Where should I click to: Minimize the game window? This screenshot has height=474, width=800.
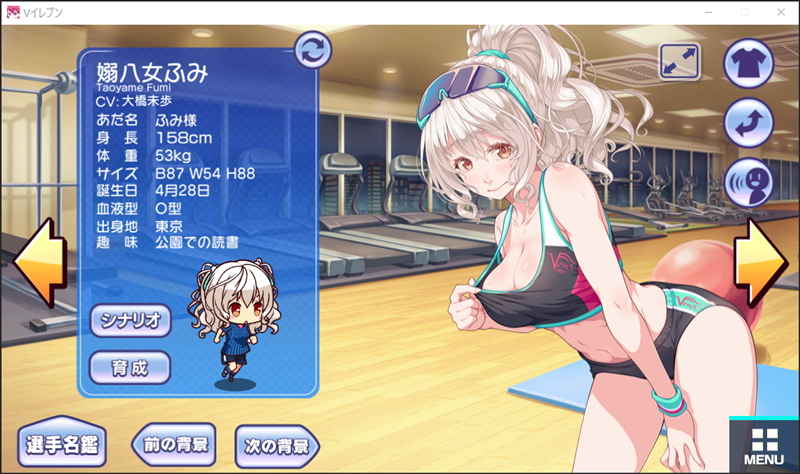pyautogui.click(x=709, y=11)
